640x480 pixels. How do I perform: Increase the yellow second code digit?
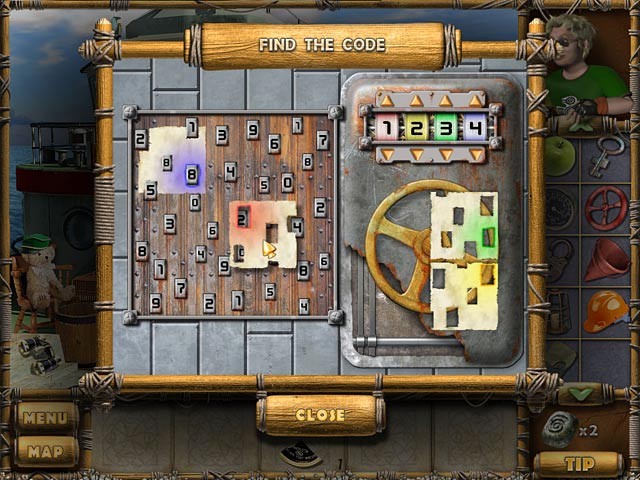(x=417, y=101)
